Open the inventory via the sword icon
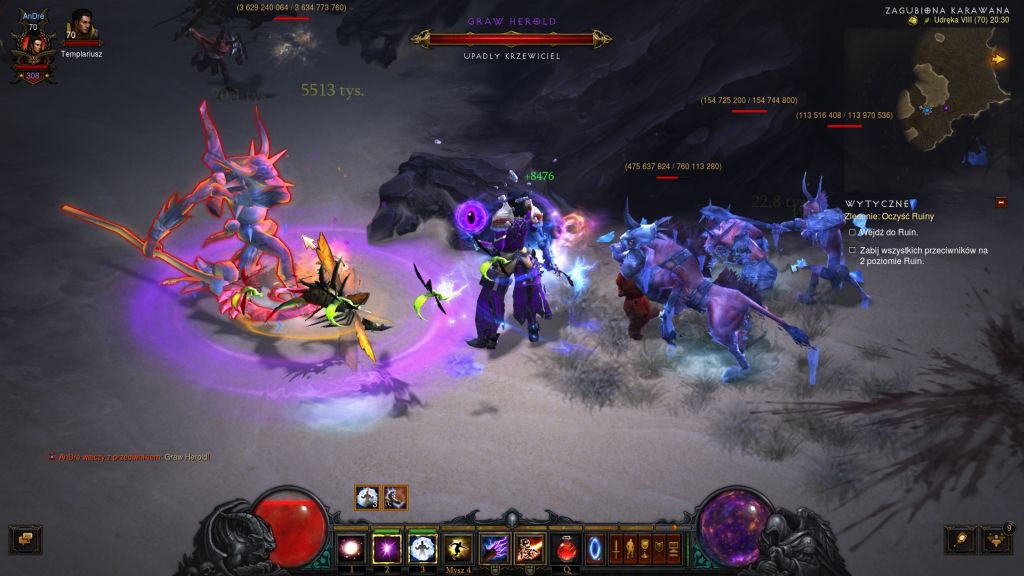This screenshot has height=576, width=1024. [x=616, y=548]
